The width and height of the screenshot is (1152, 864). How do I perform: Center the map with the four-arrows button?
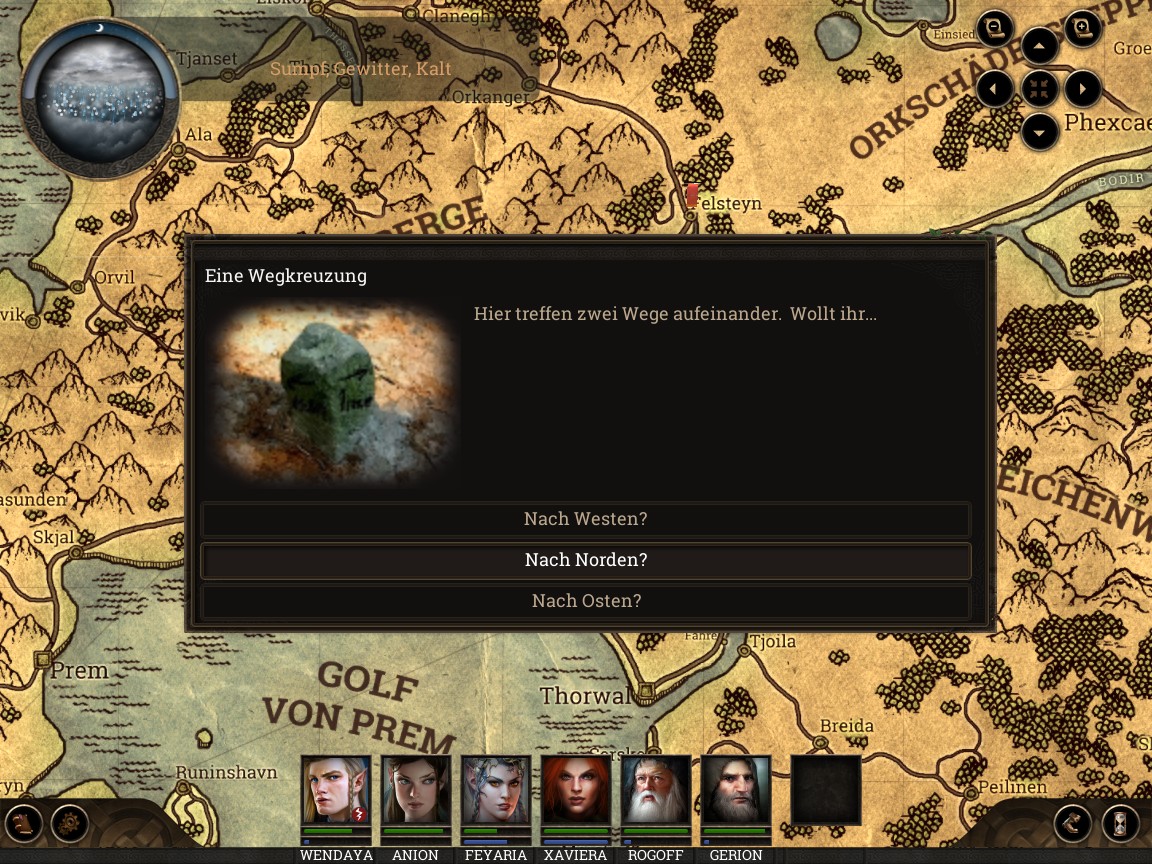point(1040,89)
